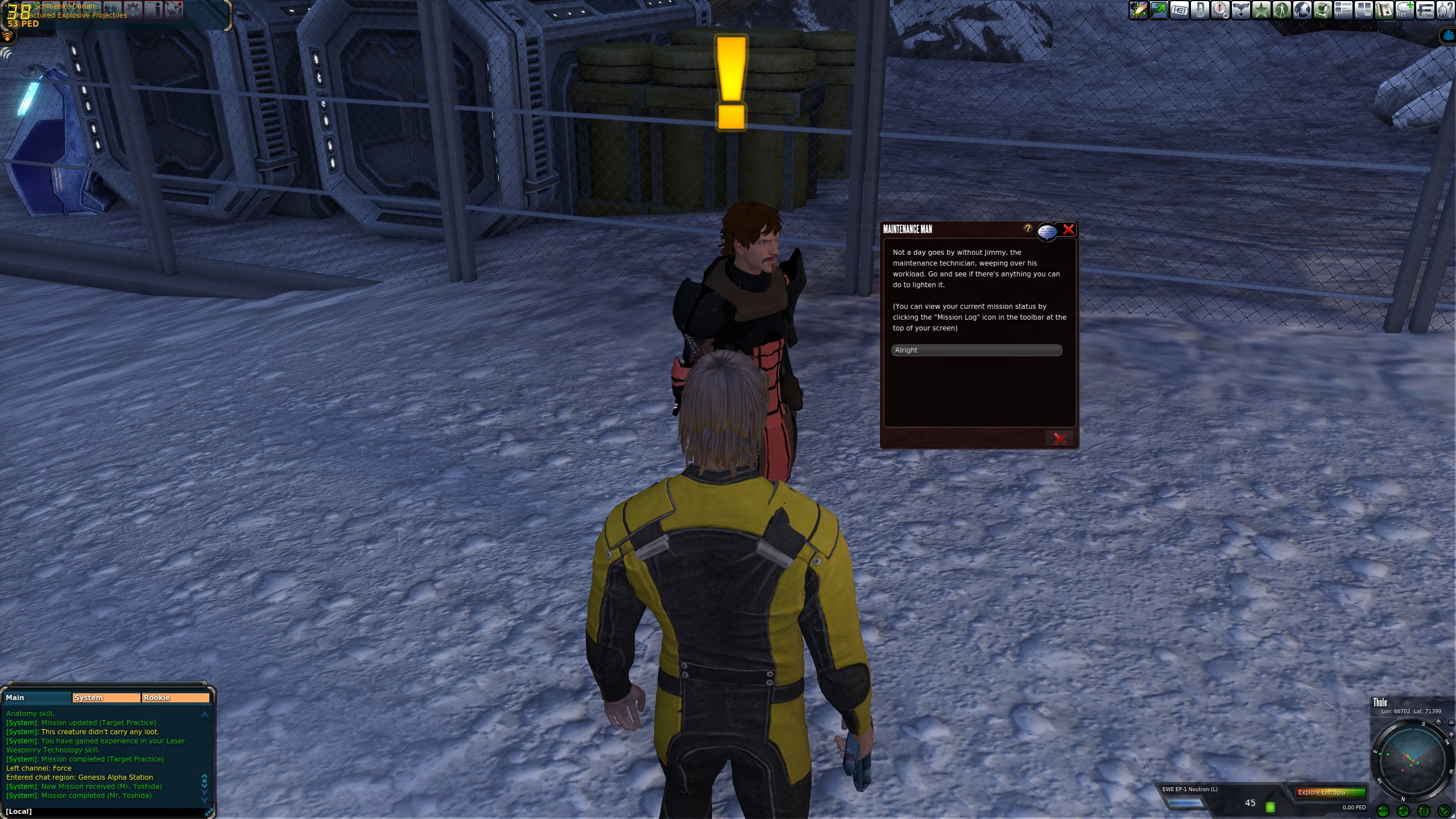
Task: Open the treasure map scroll icon
Action: coord(1384,10)
